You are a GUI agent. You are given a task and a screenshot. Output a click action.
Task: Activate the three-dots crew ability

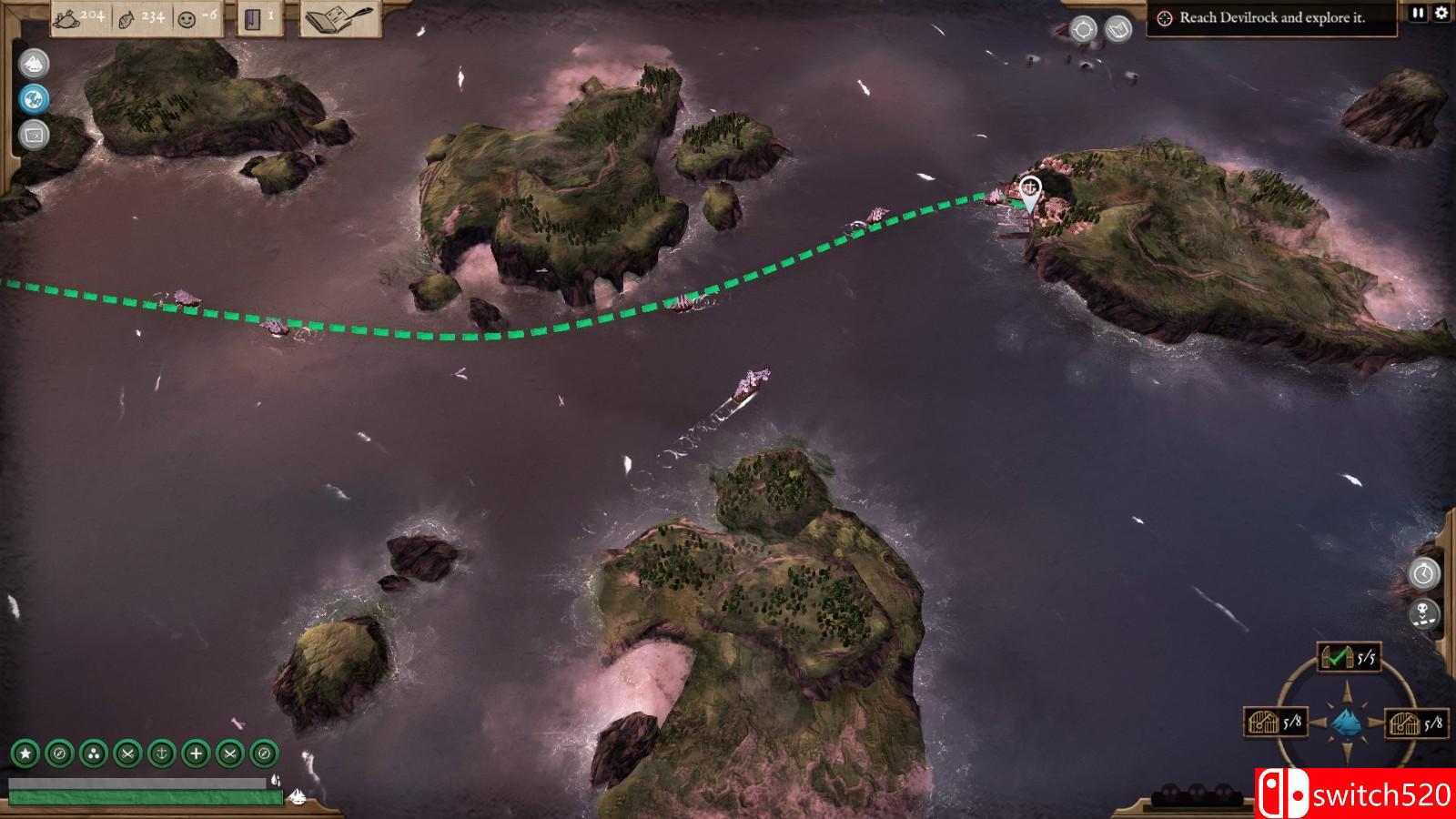(x=94, y=753)
